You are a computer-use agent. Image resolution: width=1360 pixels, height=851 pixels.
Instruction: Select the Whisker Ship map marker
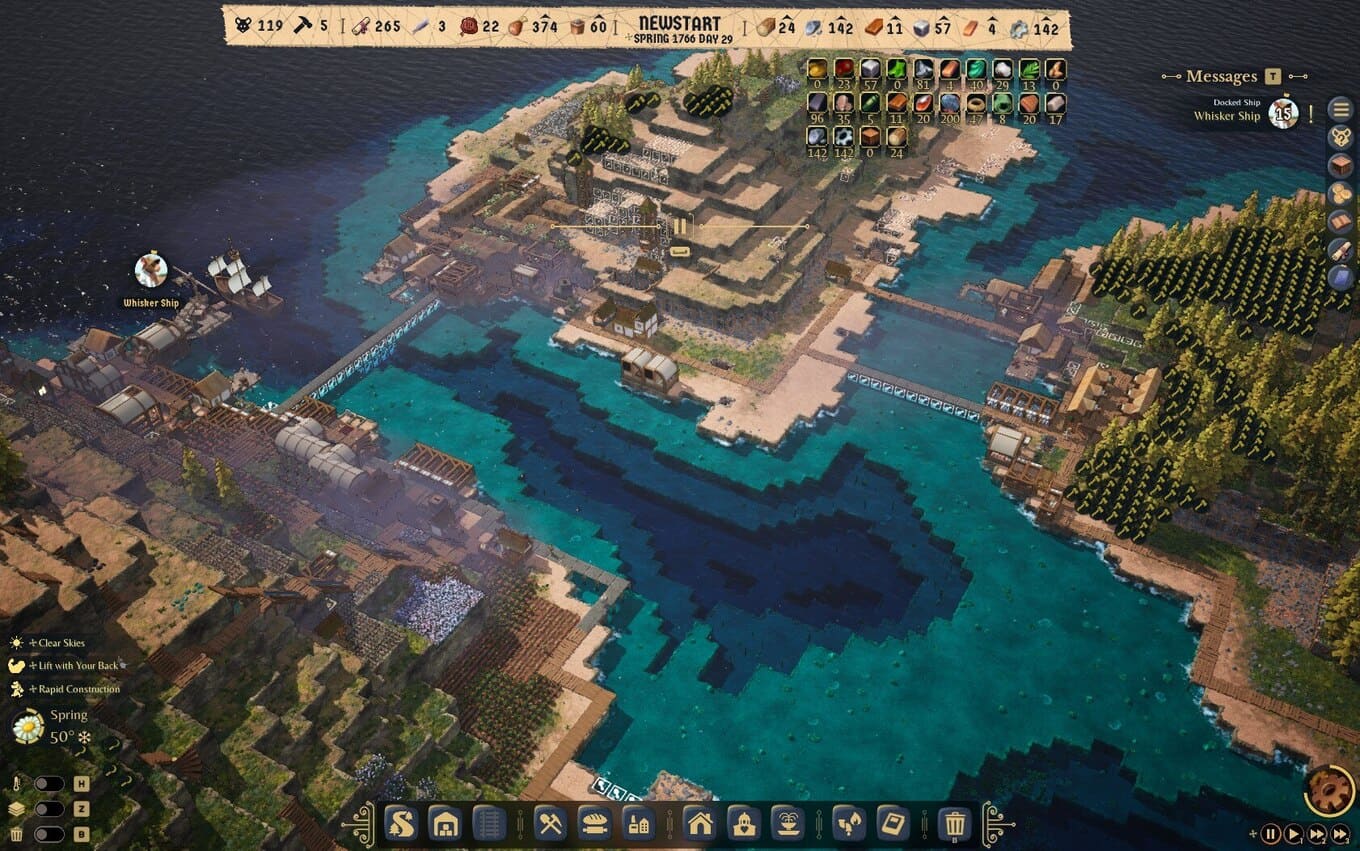pos(151,270)
